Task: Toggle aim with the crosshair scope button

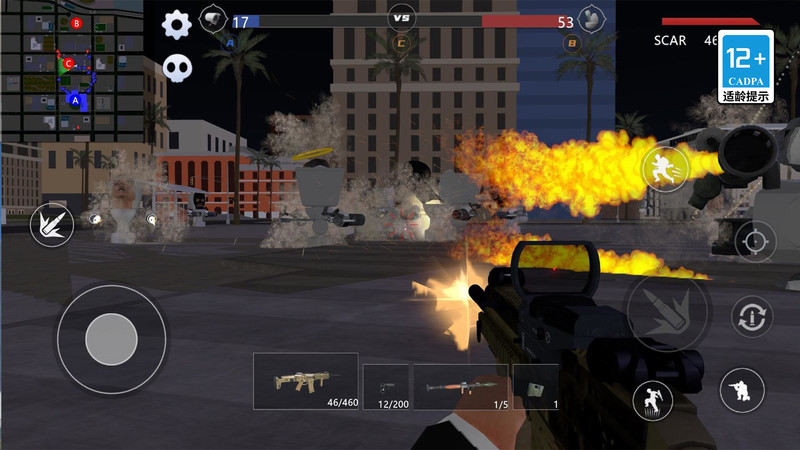Action: tap(755, 241)
